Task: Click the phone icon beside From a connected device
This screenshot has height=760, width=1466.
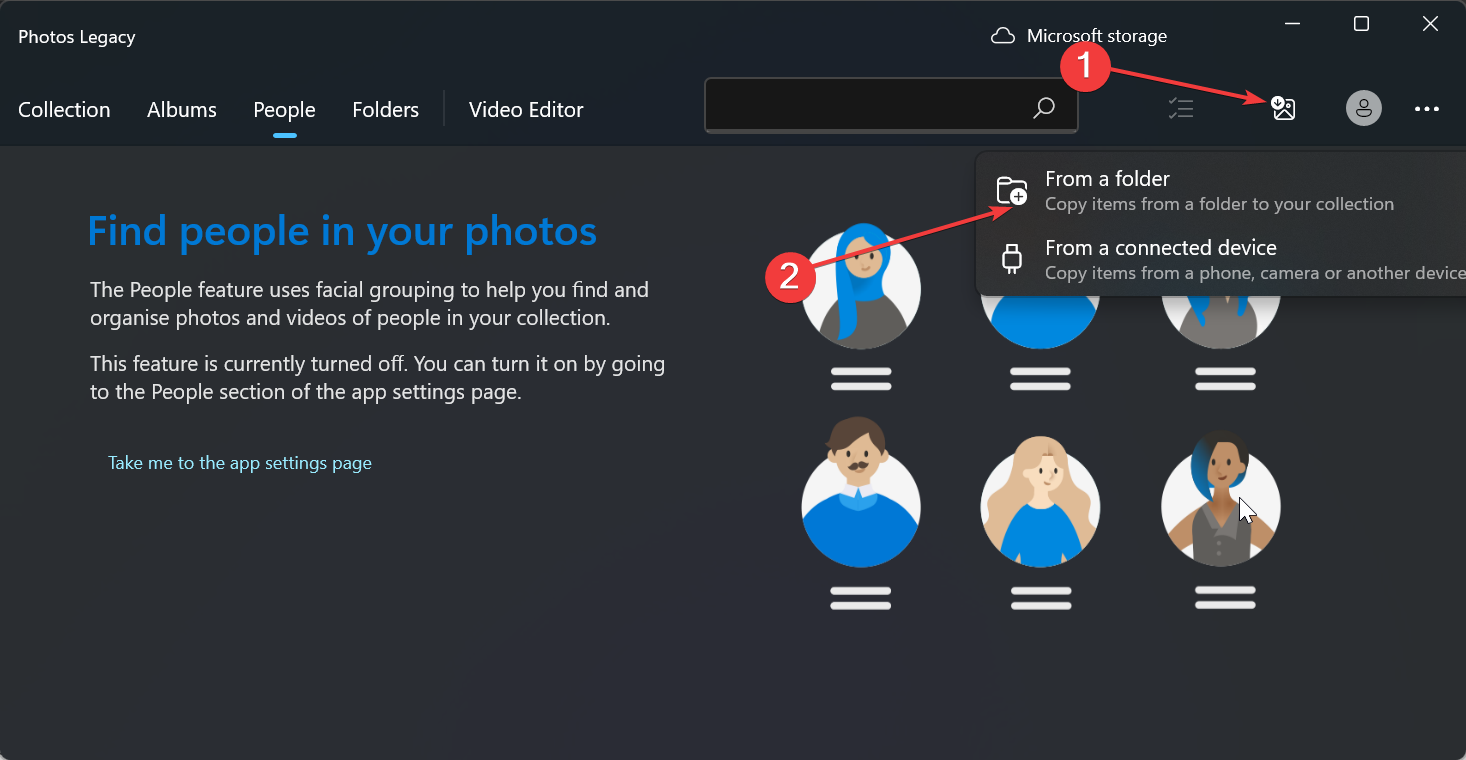Action: (1013, 259)
